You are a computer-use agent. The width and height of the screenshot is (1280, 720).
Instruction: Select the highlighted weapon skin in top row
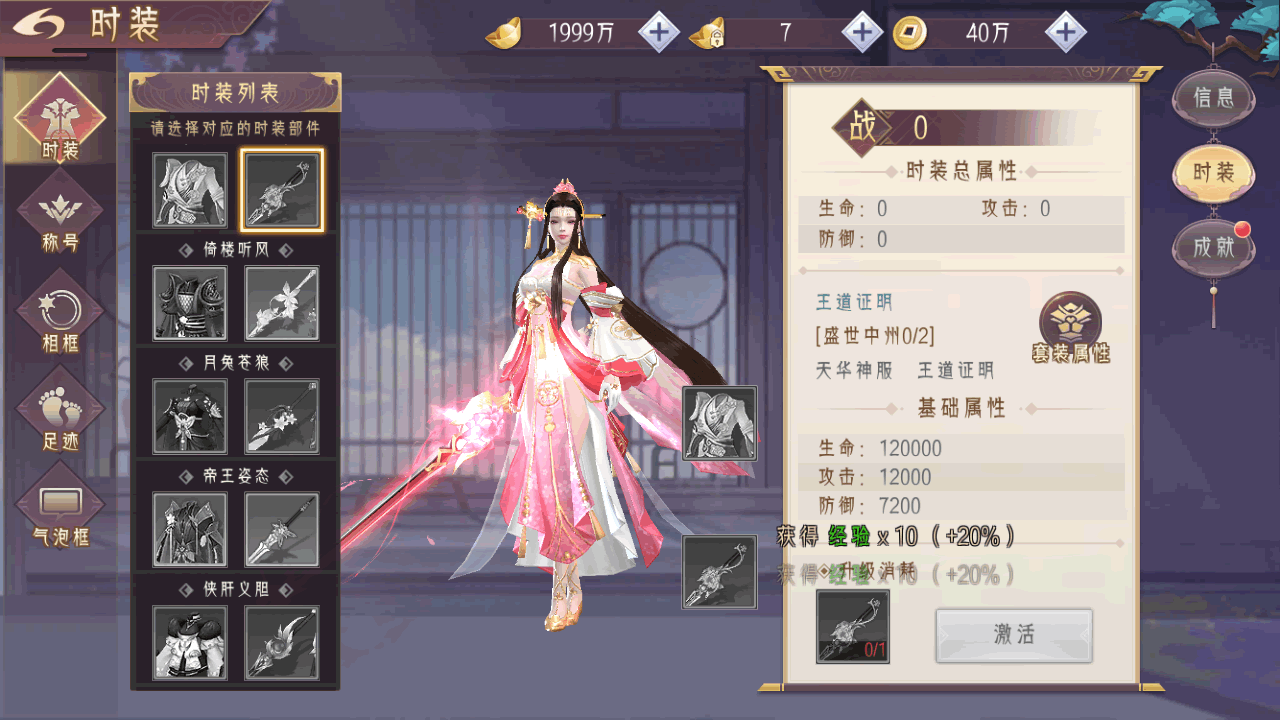click(282, 189)
